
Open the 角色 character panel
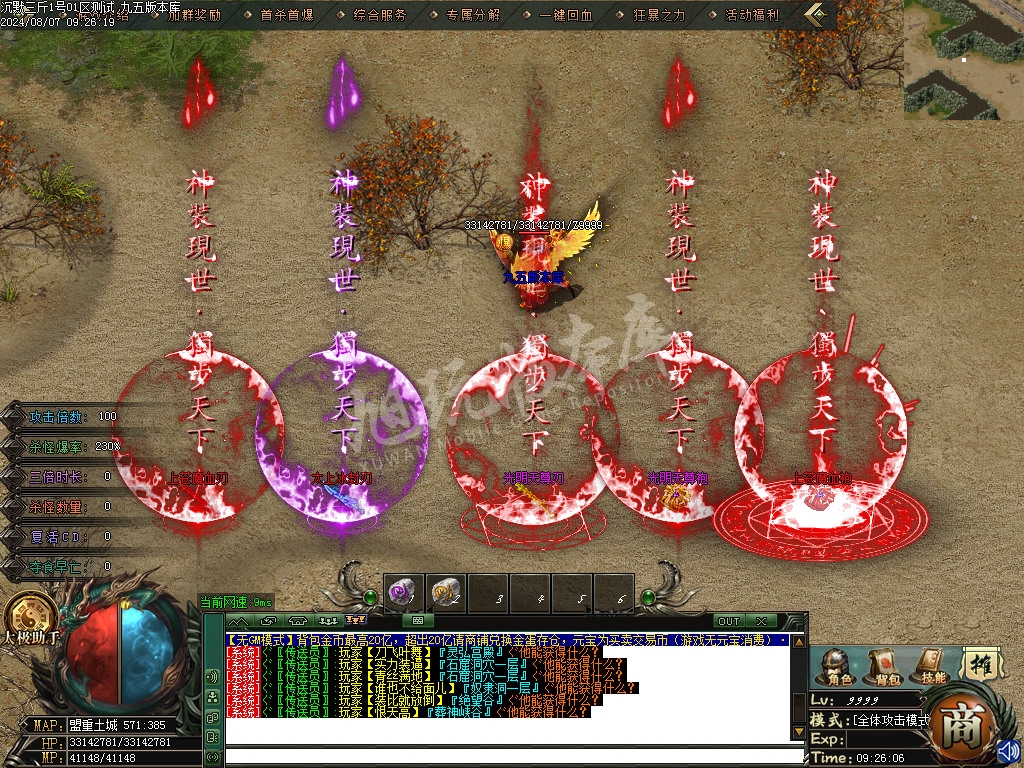click(837, 667)
